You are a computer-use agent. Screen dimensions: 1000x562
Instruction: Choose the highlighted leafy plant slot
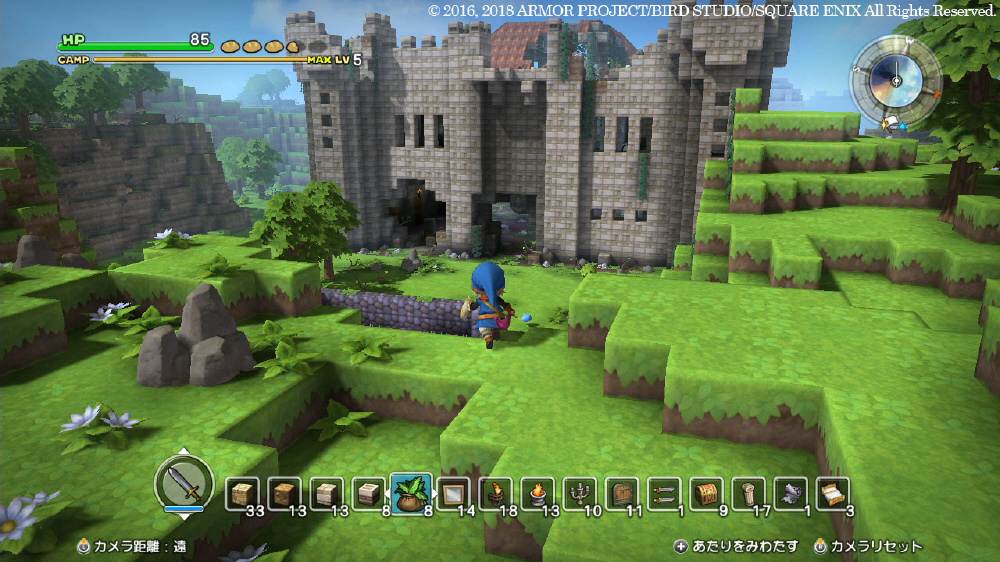pos(410,494)
